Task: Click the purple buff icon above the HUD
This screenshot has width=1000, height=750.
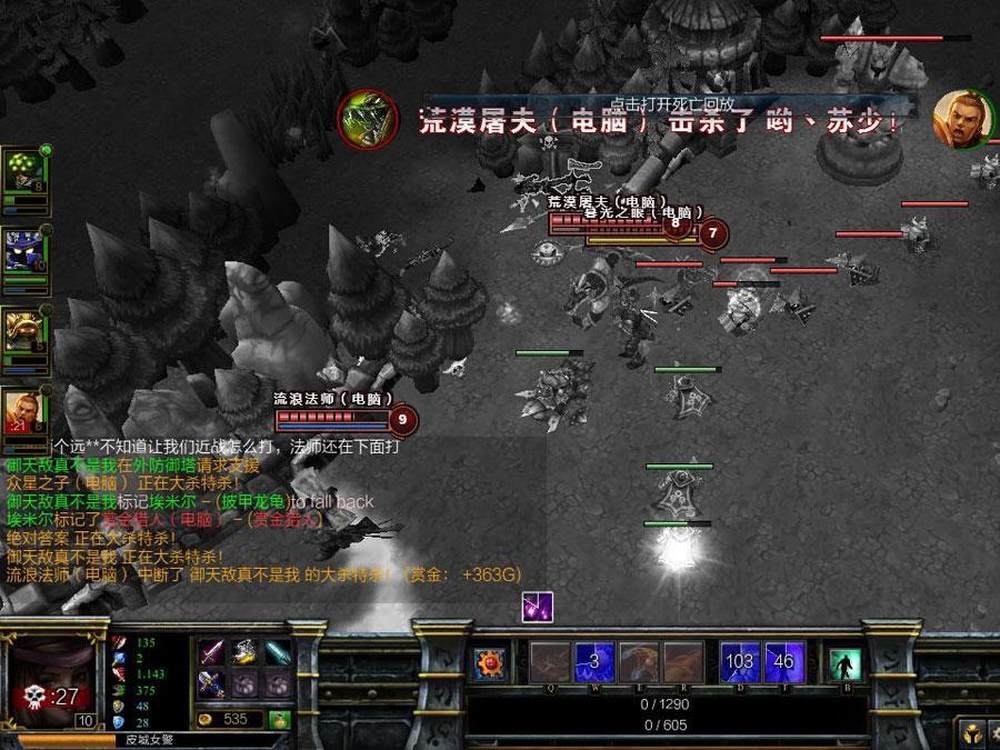Action: (x=537, y=607)
